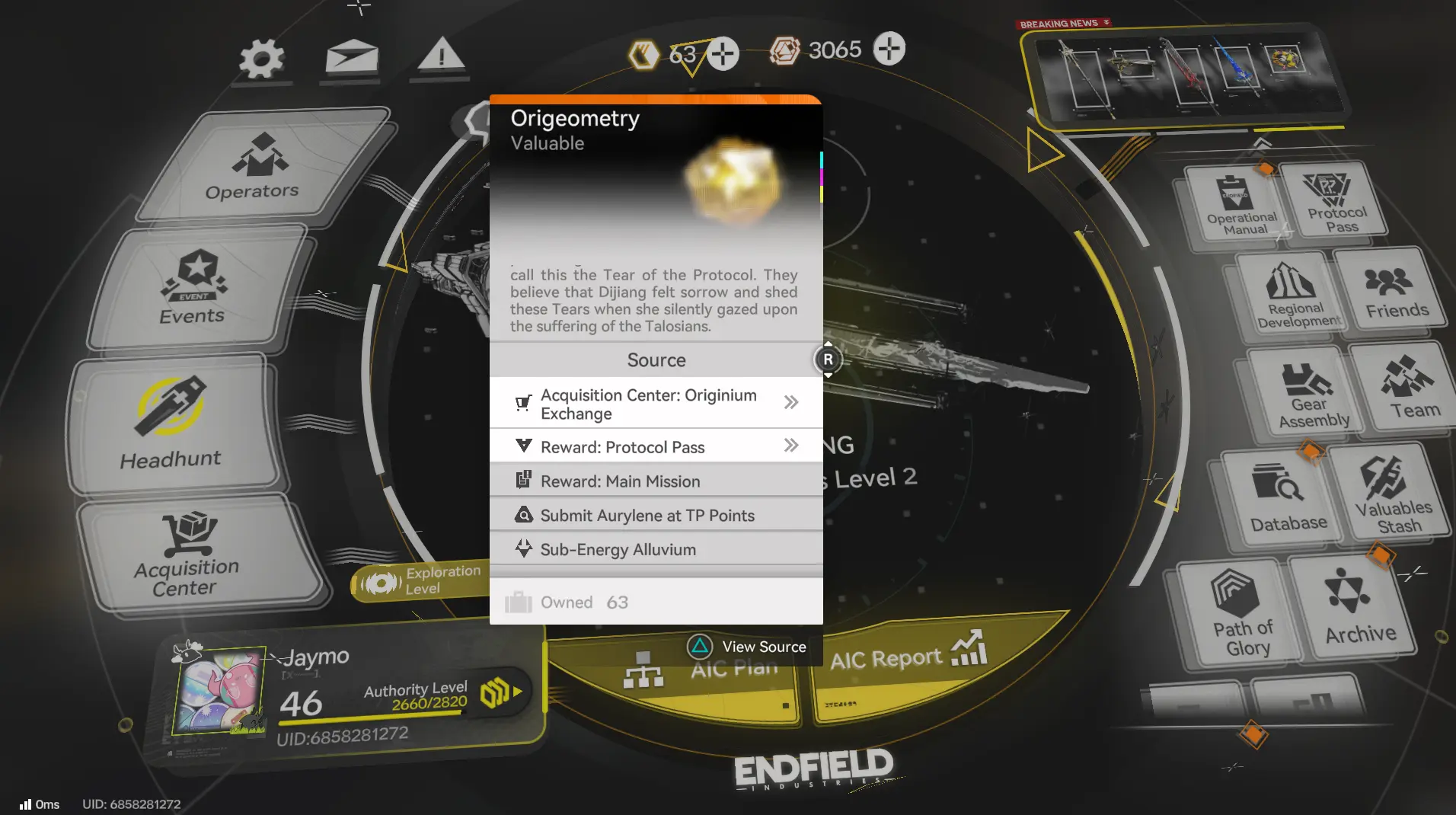Go to the Headhunt screen
This screenshot has height=815, width=1456.
click(171, 423)
